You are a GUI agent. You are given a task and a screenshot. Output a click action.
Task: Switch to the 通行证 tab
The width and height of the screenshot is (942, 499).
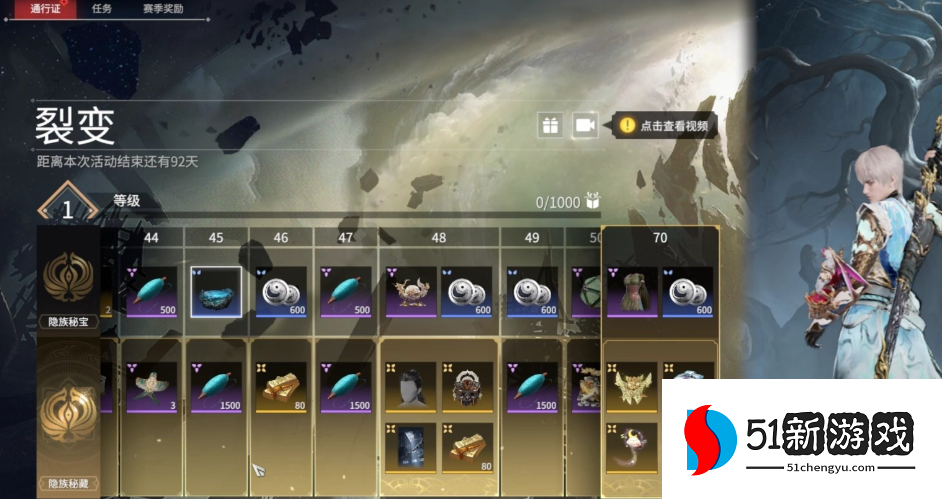coord(48,9)
